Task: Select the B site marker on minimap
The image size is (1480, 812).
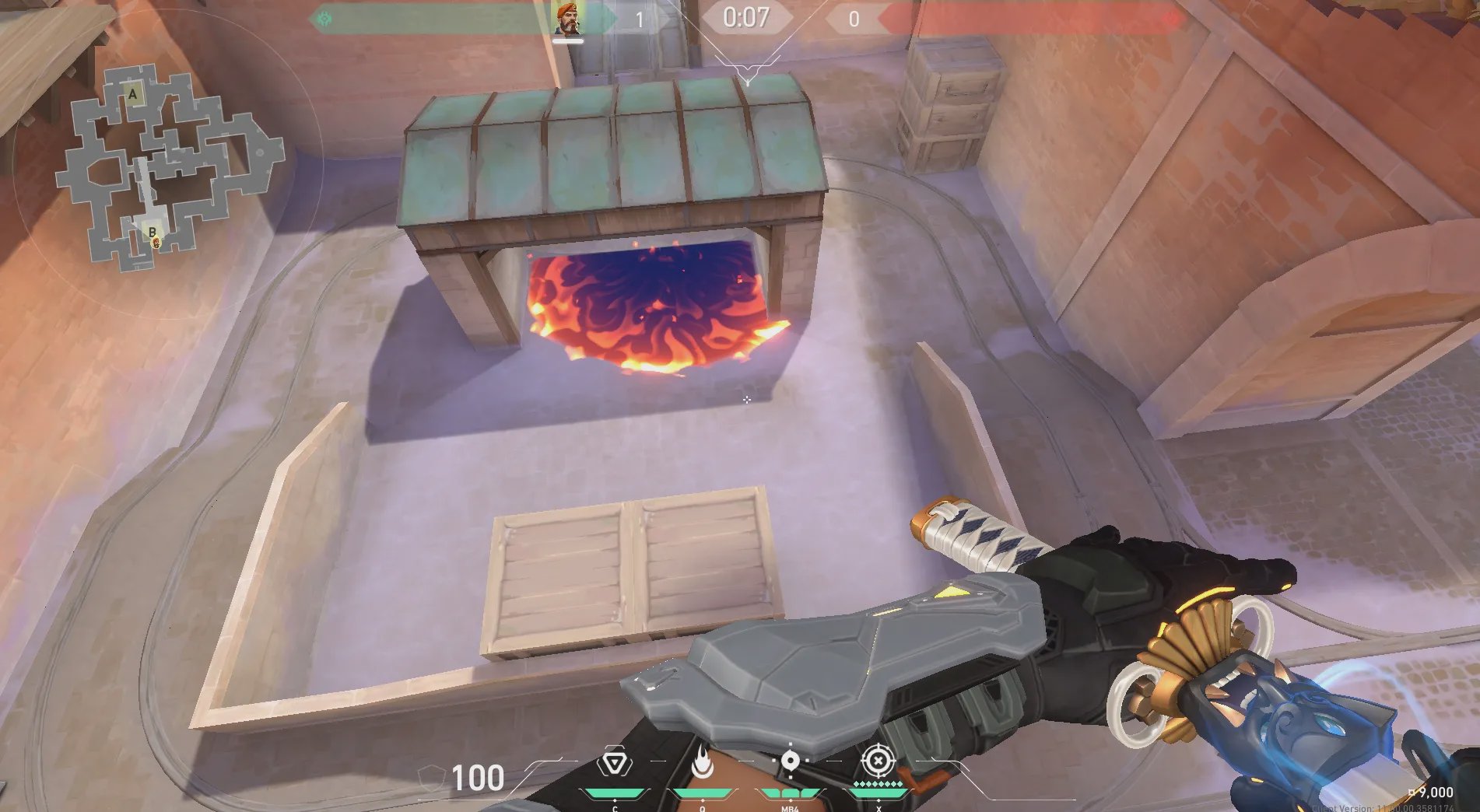Action: [x=153, y=231]
